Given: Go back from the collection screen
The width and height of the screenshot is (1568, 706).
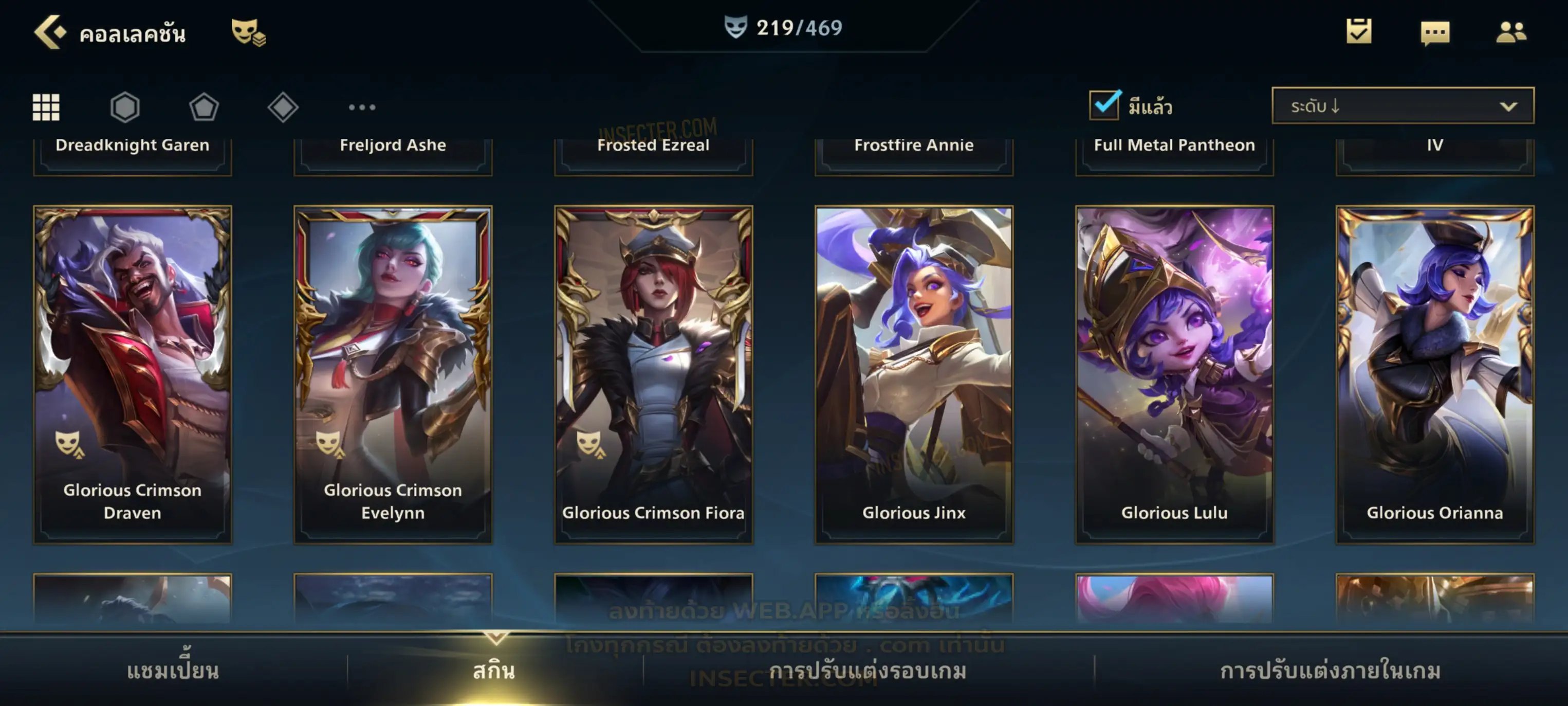Looking at the screenshot, I should (x=50, y=32).
